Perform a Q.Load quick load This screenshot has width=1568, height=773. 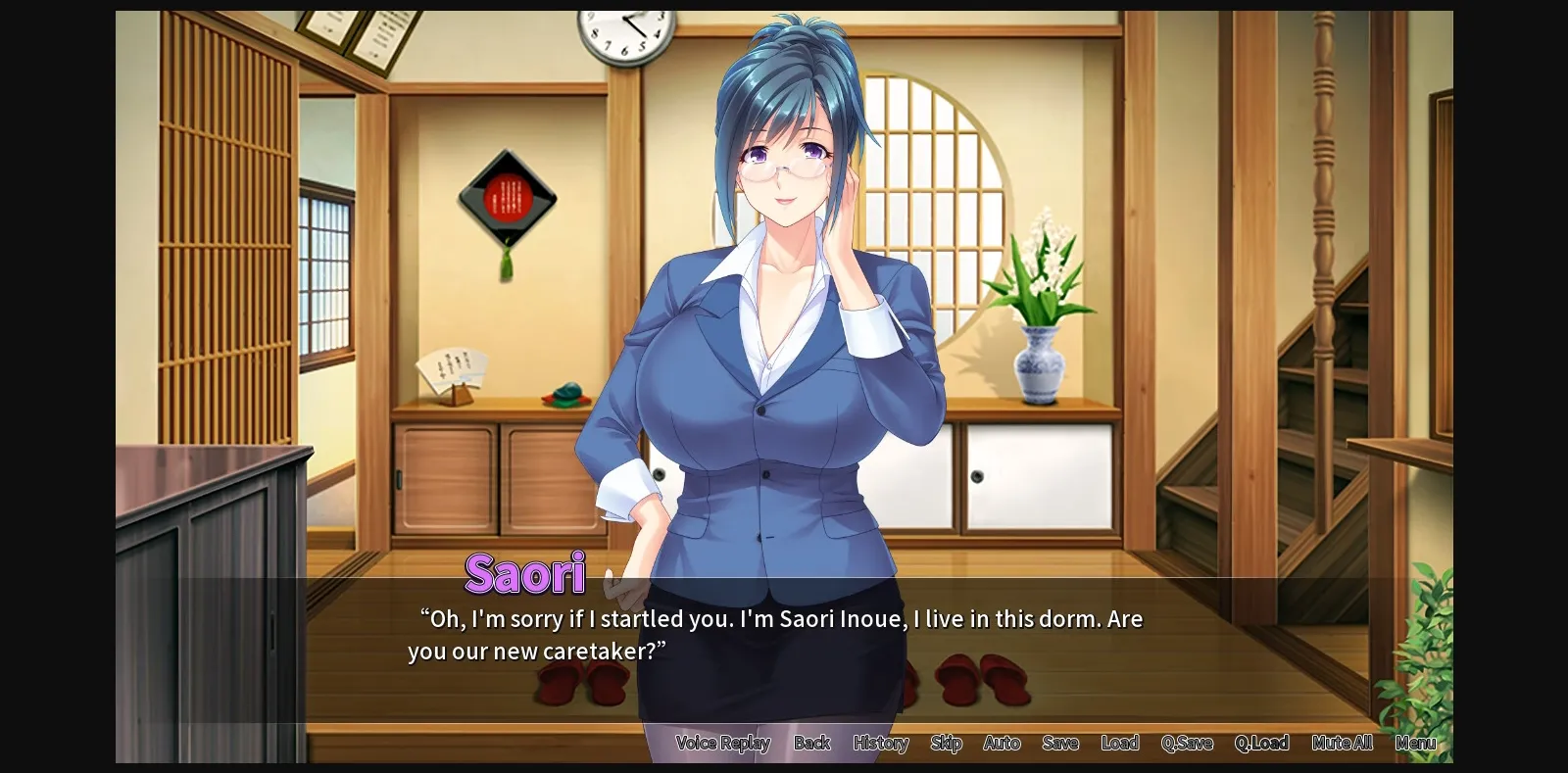click(1264, 743)
